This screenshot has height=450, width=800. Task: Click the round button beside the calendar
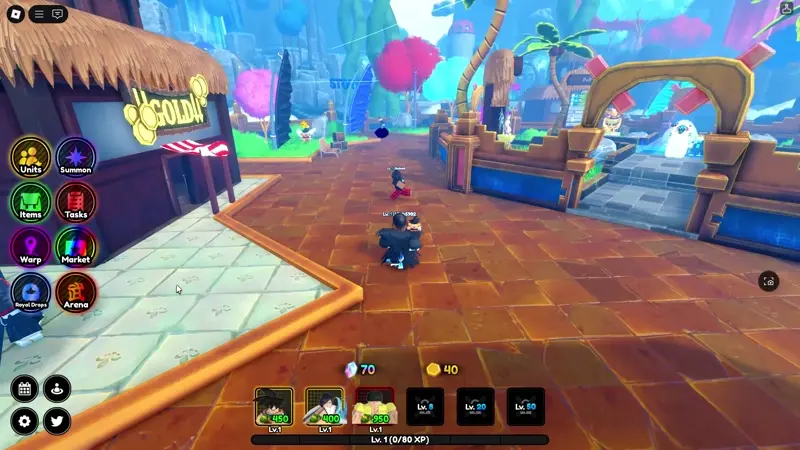(56, 389)
